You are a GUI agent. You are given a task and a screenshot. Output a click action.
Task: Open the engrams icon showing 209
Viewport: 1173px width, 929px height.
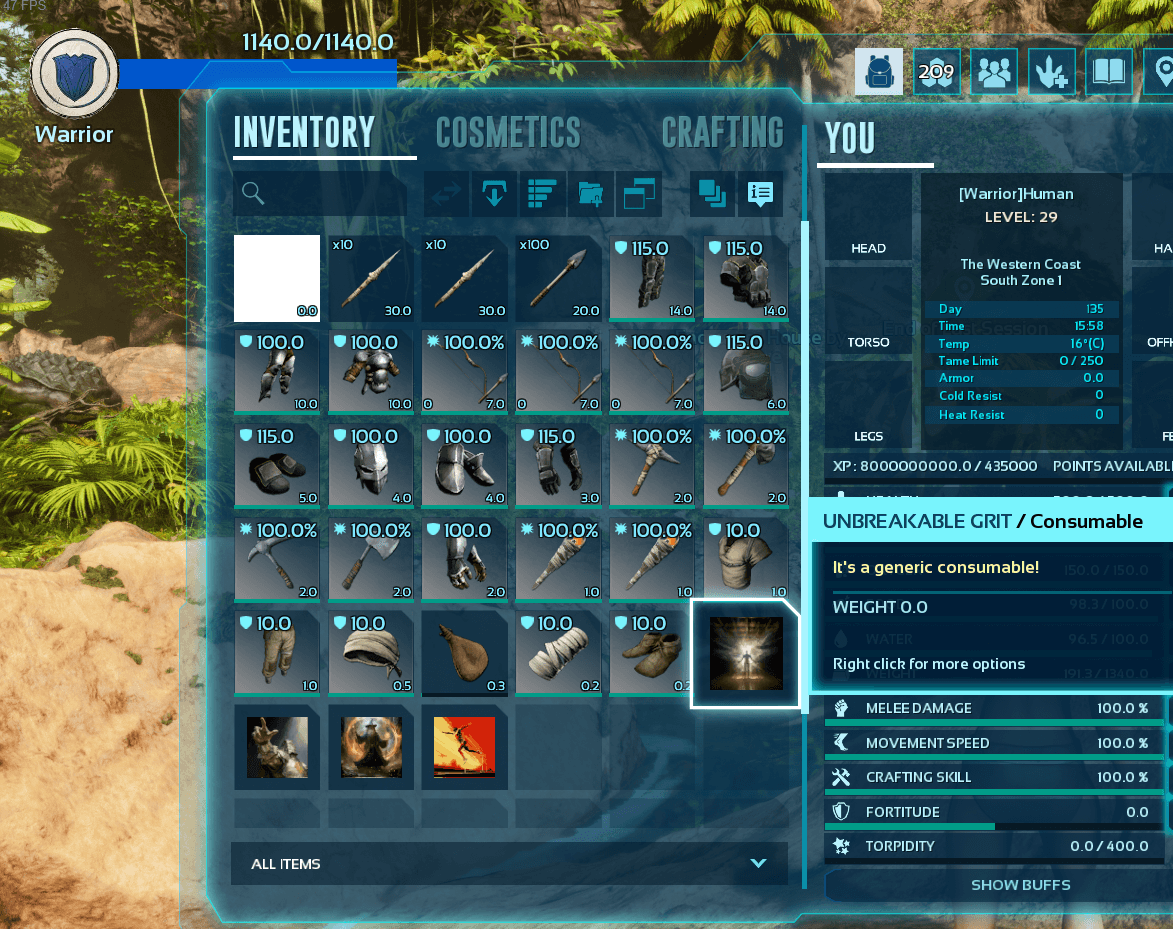[937, 72]
